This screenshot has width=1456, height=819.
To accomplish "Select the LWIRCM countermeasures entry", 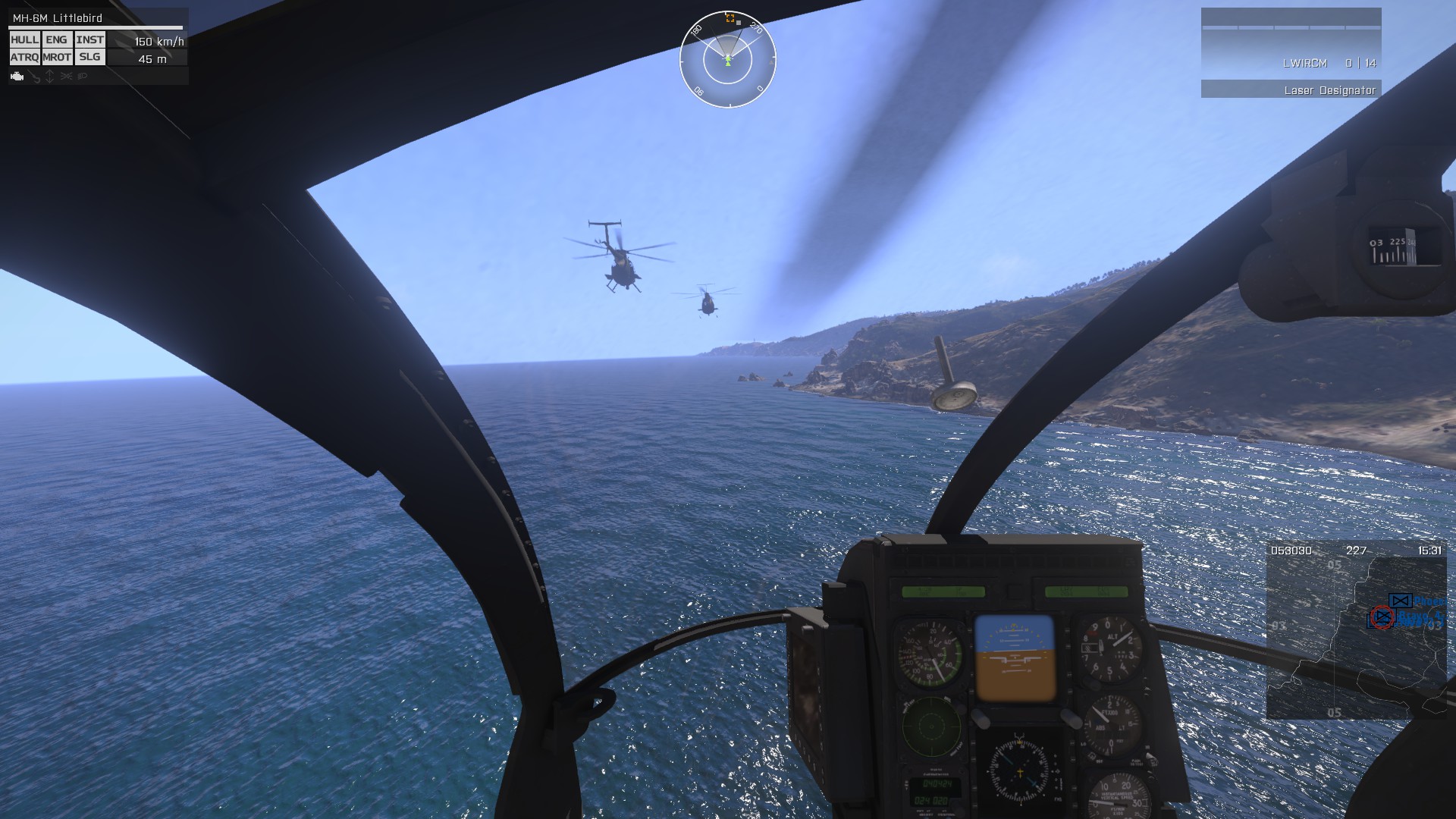I will (x=1291, y=64).
